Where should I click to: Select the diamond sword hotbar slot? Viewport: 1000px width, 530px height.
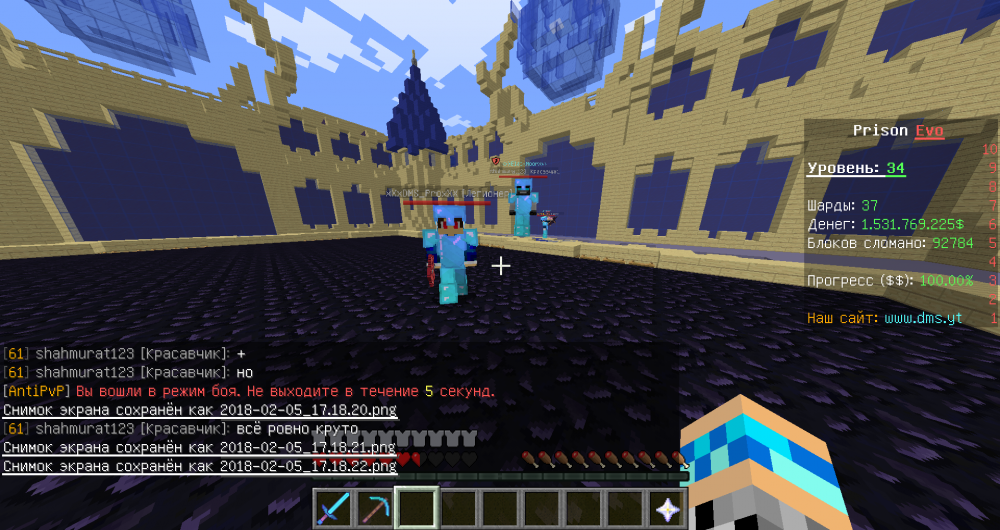[334, 508]
